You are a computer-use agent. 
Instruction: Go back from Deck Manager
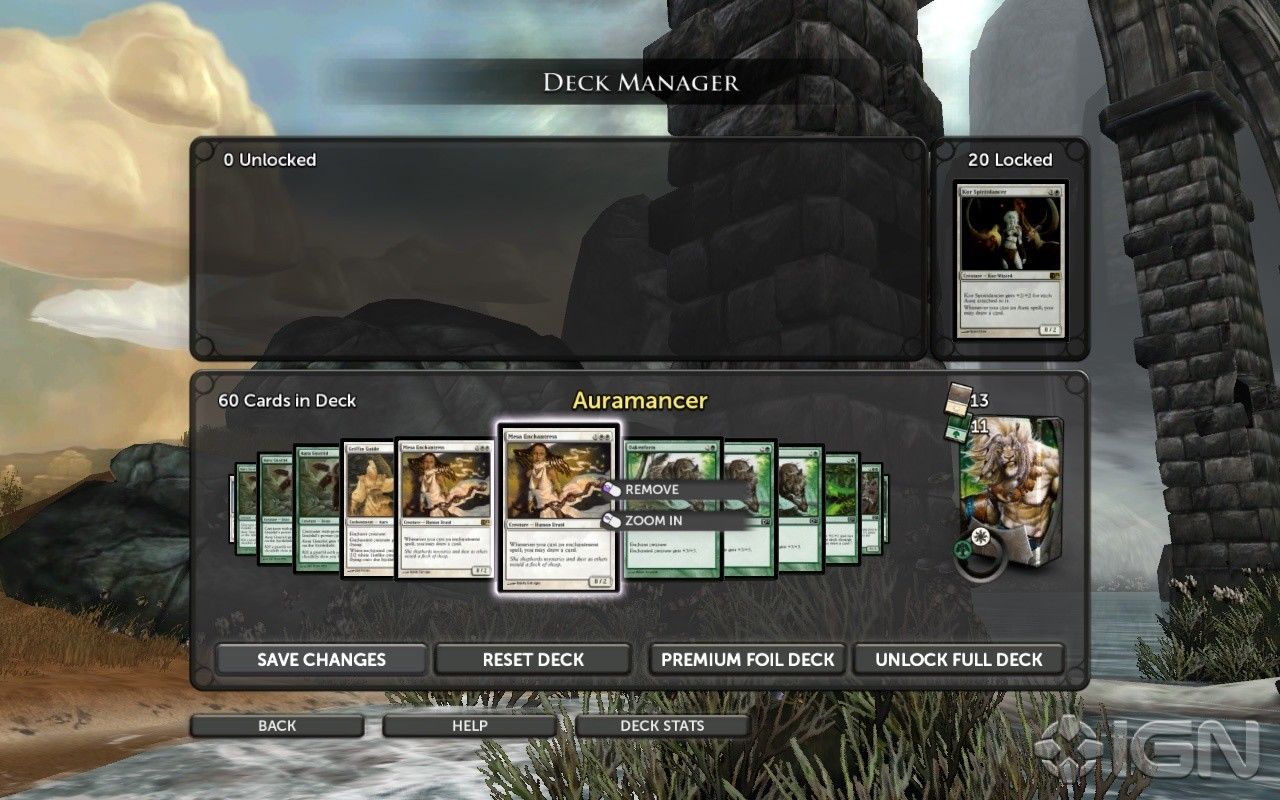277,726
